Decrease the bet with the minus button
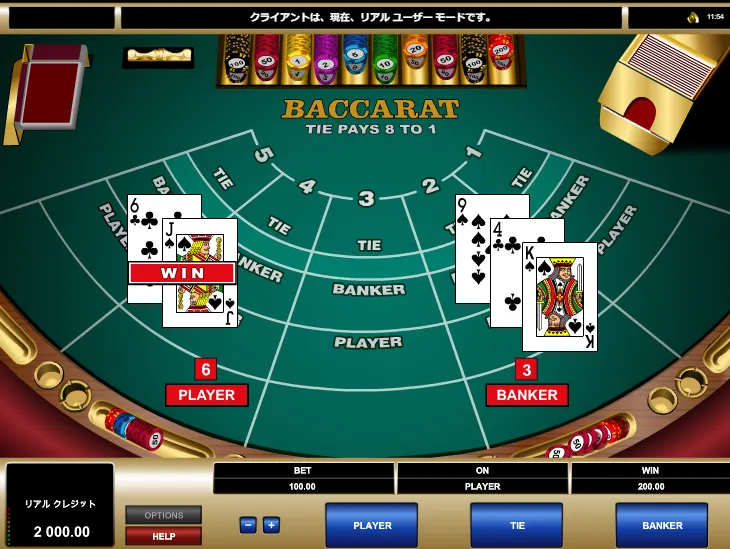 248,525
